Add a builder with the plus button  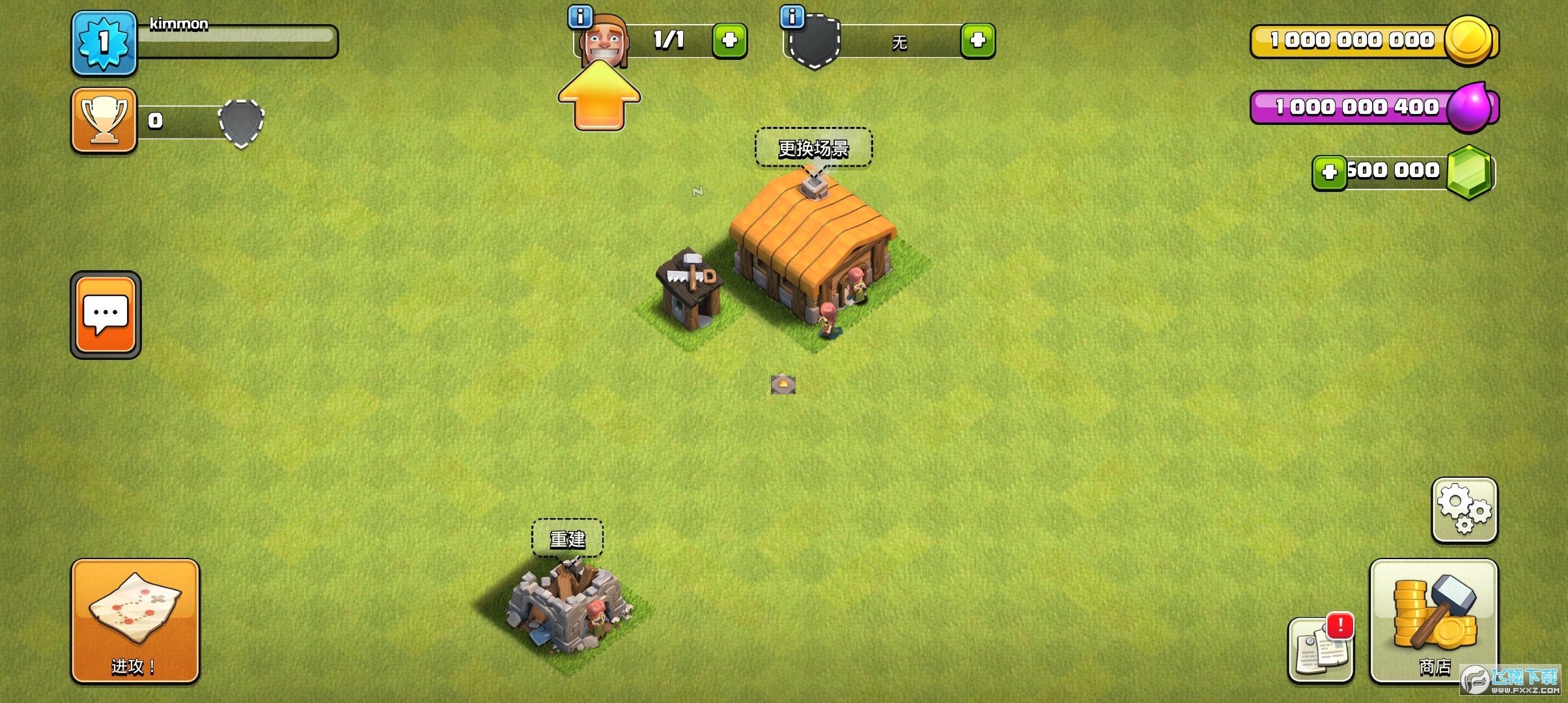click(729, 41)
